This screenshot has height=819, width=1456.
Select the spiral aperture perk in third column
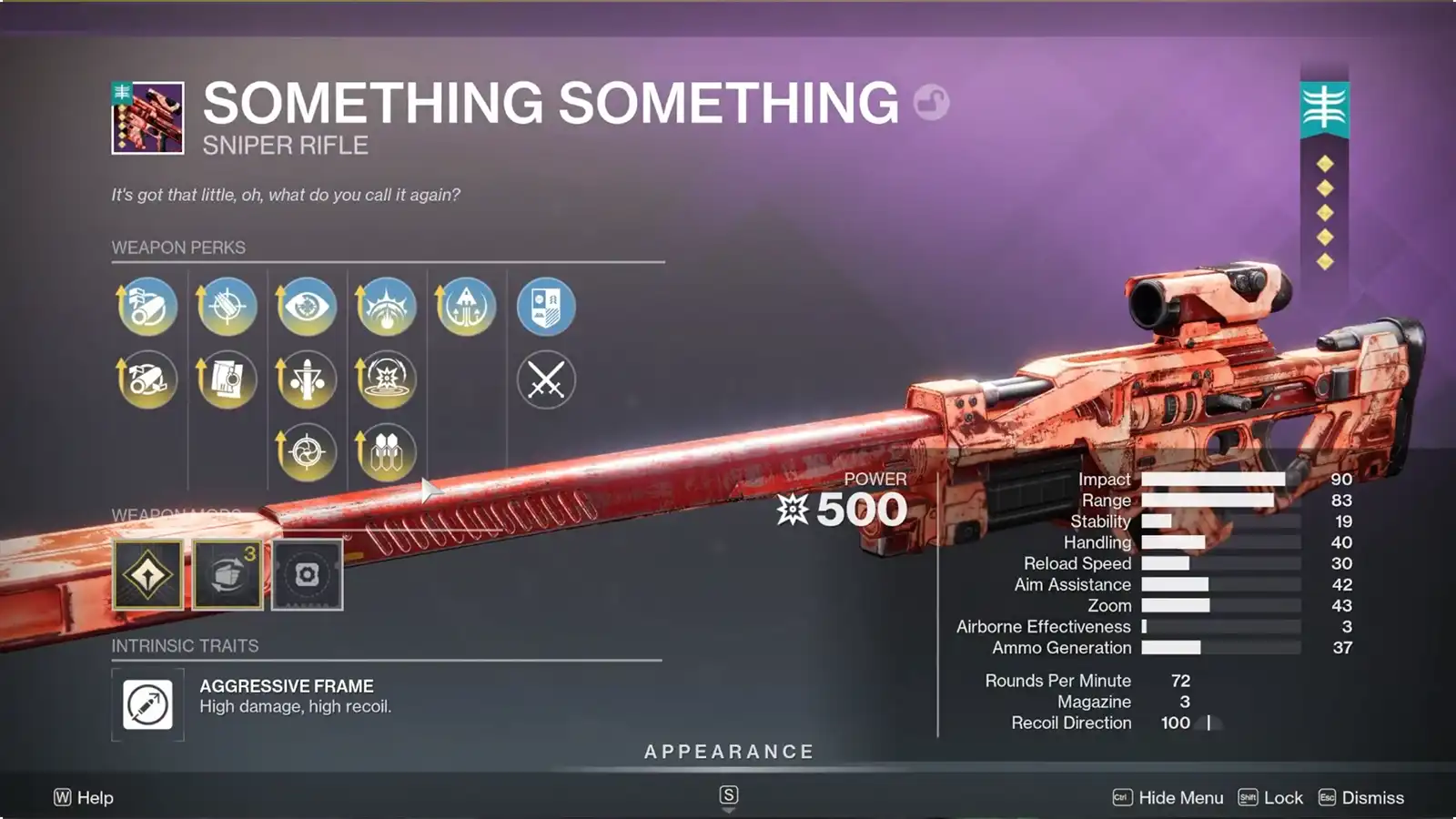point(306,450)
